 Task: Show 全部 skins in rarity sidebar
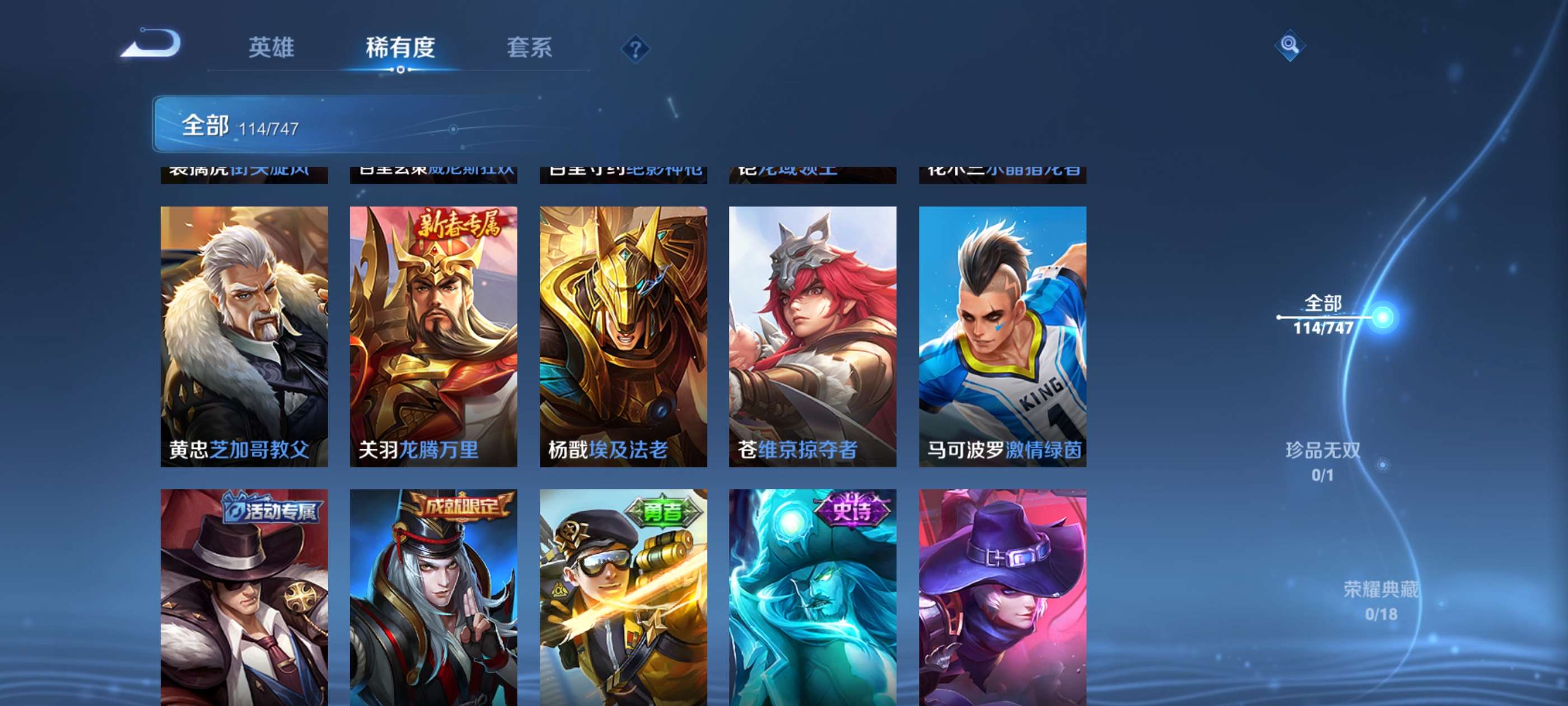(x=1323, y=315)
